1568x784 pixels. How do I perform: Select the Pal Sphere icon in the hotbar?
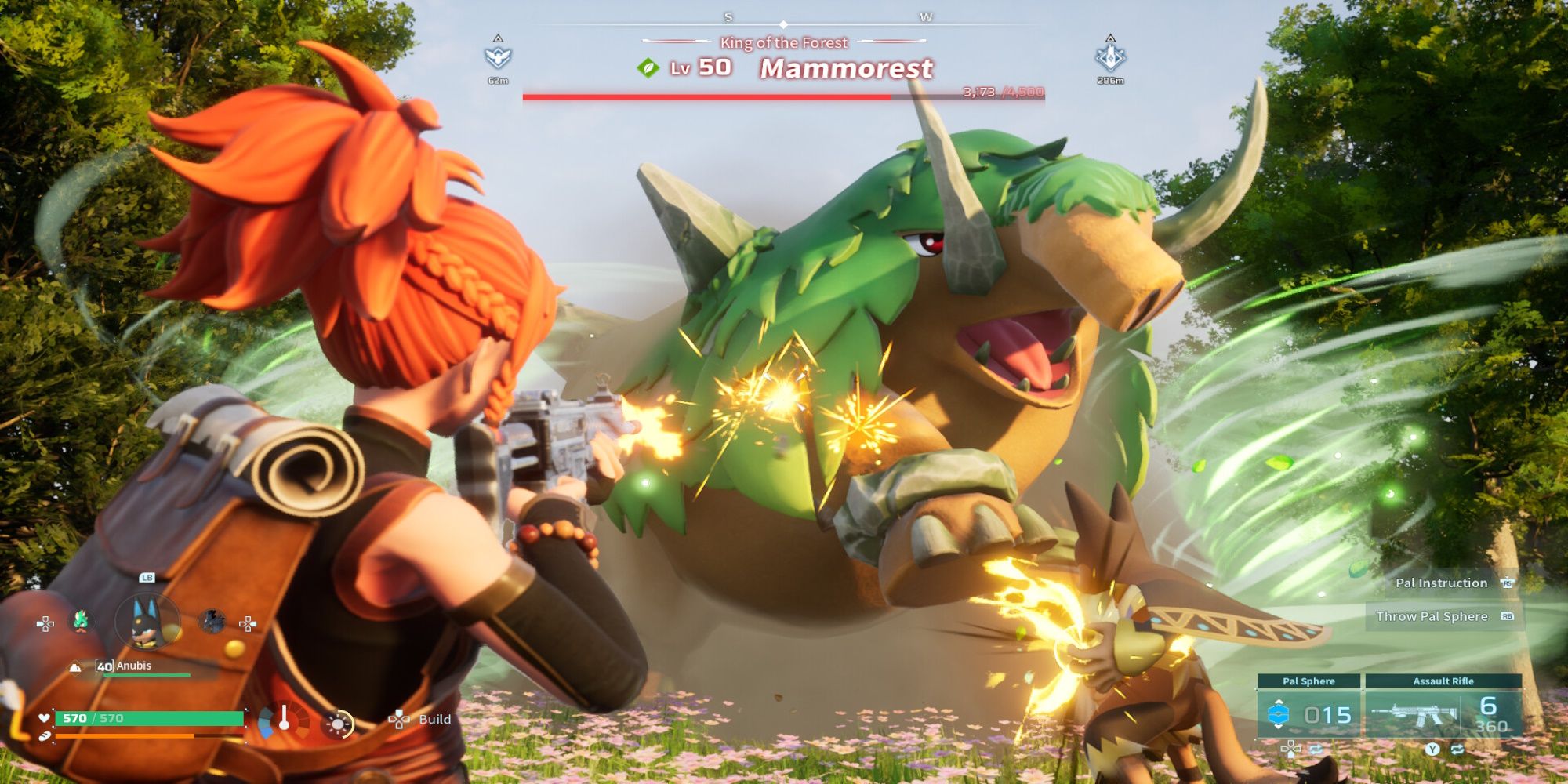click(1278, 714)
